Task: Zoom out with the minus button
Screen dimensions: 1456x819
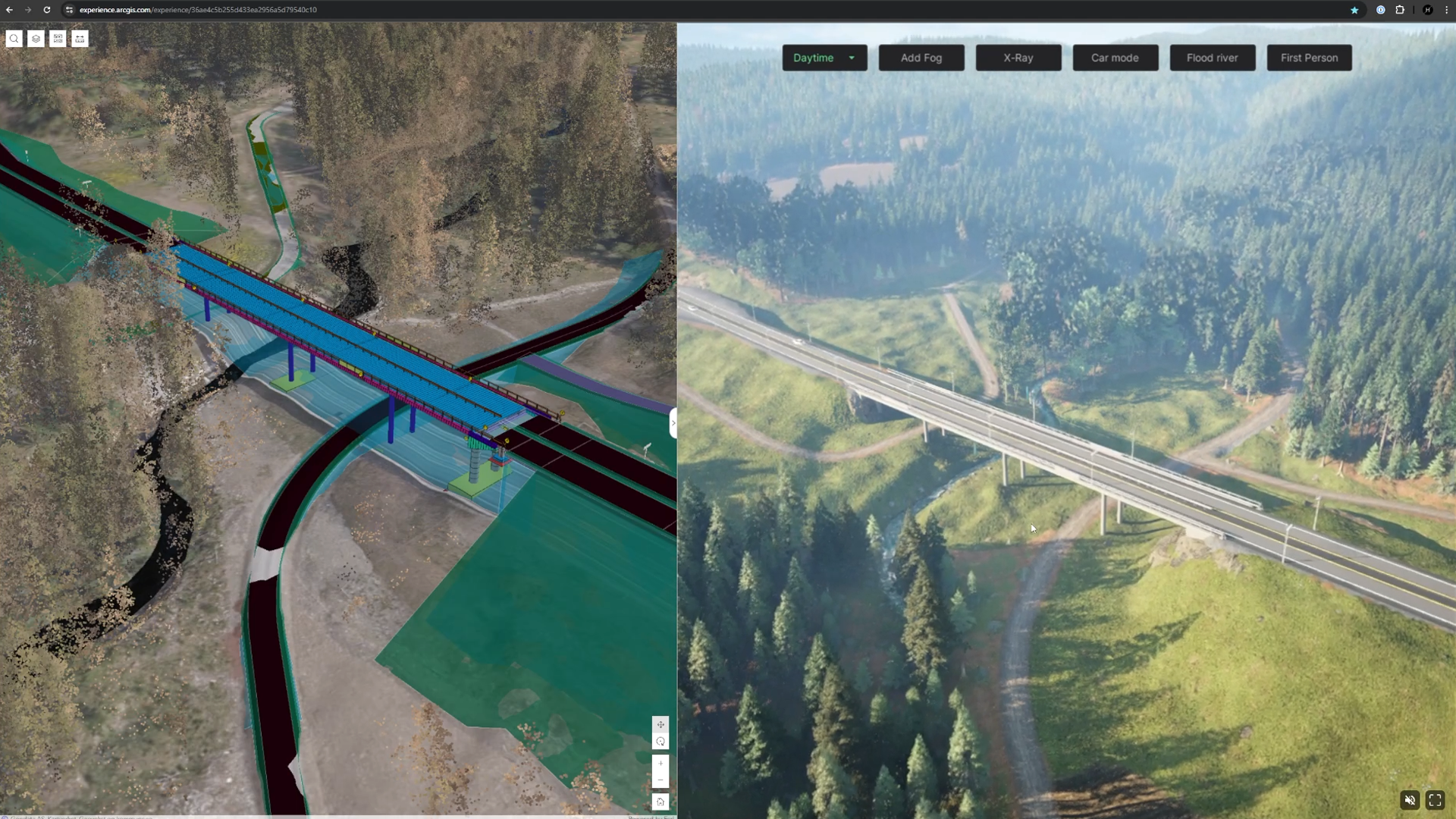Action: coord(661,780)
